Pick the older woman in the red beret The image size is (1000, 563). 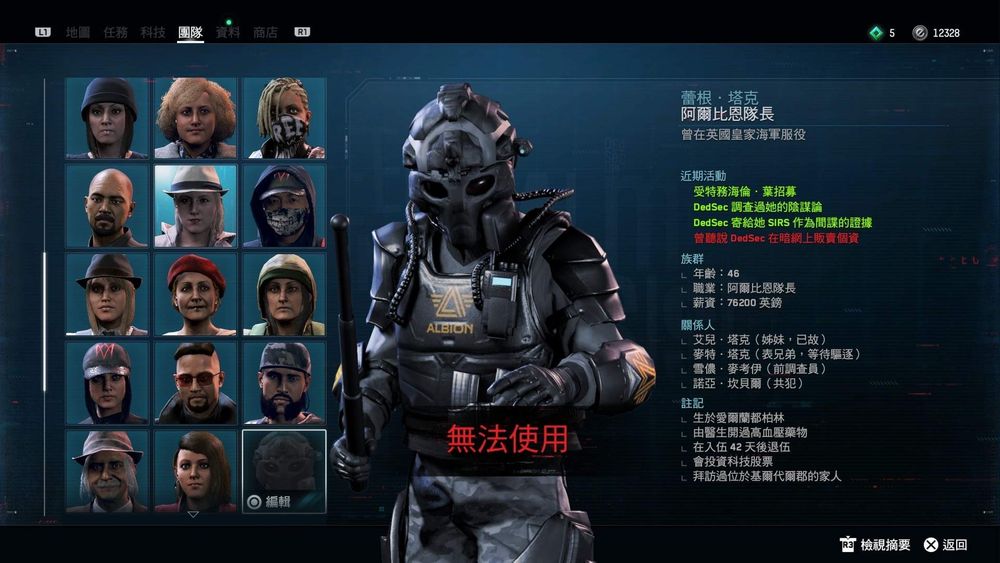tap(195, 293)
